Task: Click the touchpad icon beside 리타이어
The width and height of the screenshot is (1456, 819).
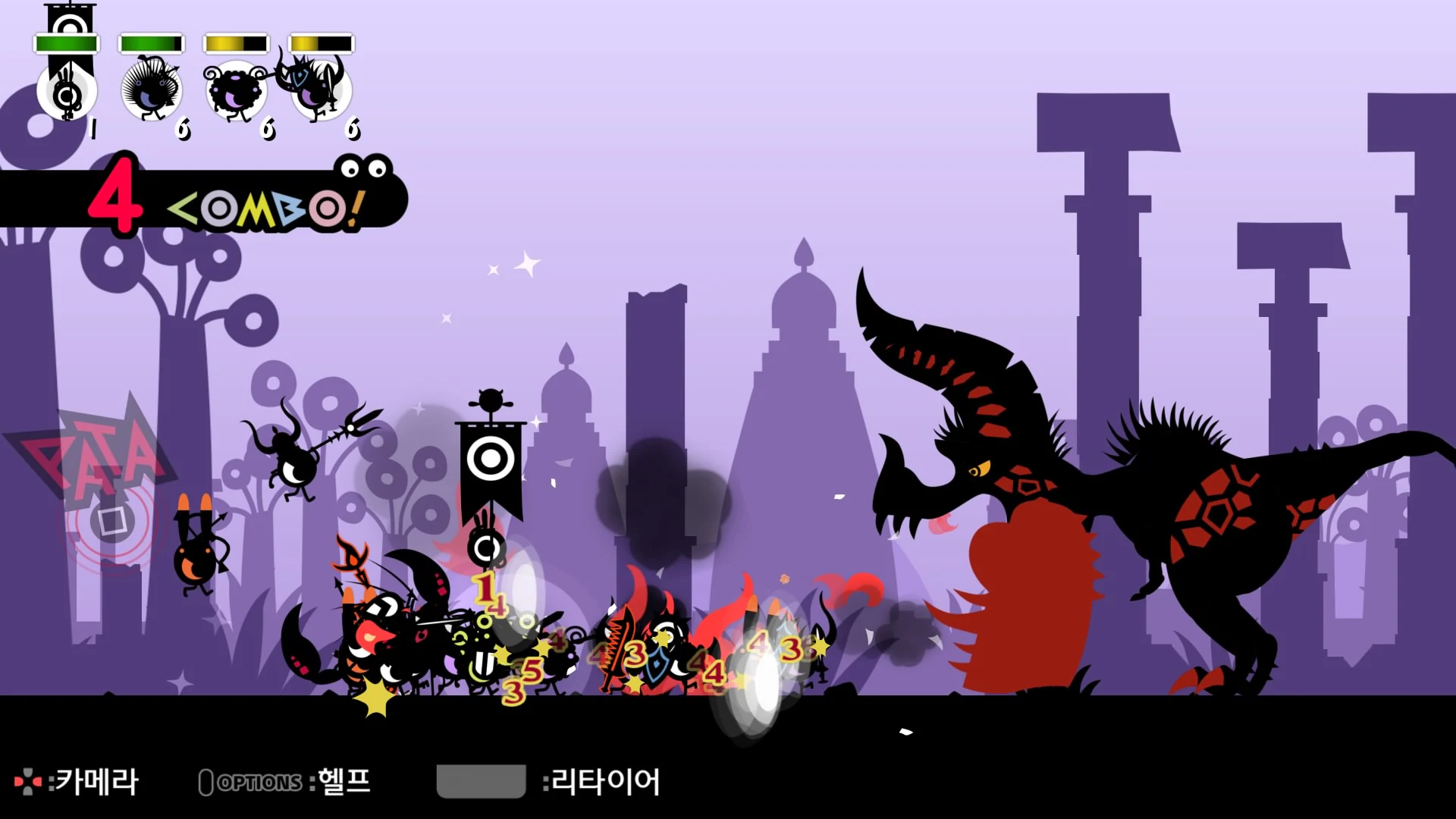Action: pyautogui.click(x=480, y=782)
